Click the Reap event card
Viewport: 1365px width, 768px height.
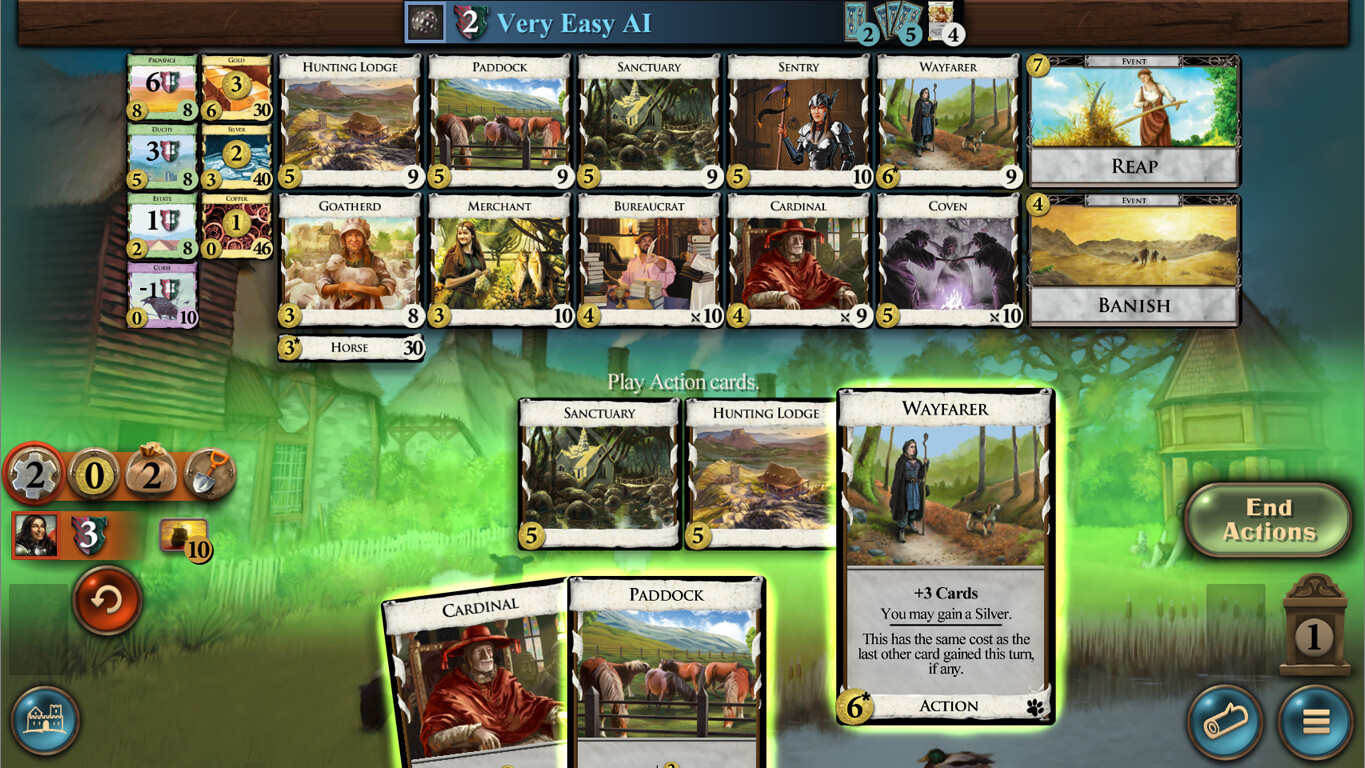1133,120
